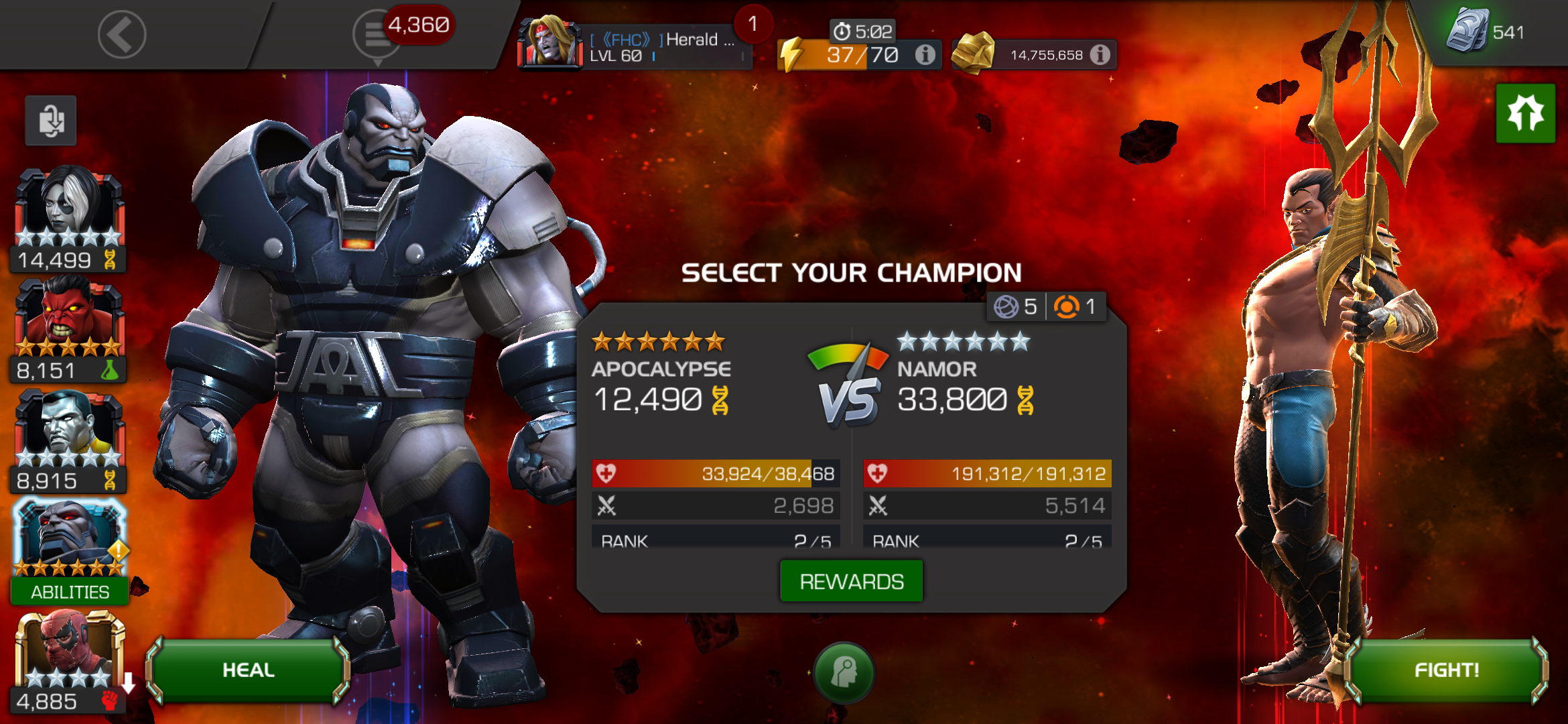Go back with the arrow button
The width and height of the screenshot is (1568, 724).
click(x=122, y=35)
